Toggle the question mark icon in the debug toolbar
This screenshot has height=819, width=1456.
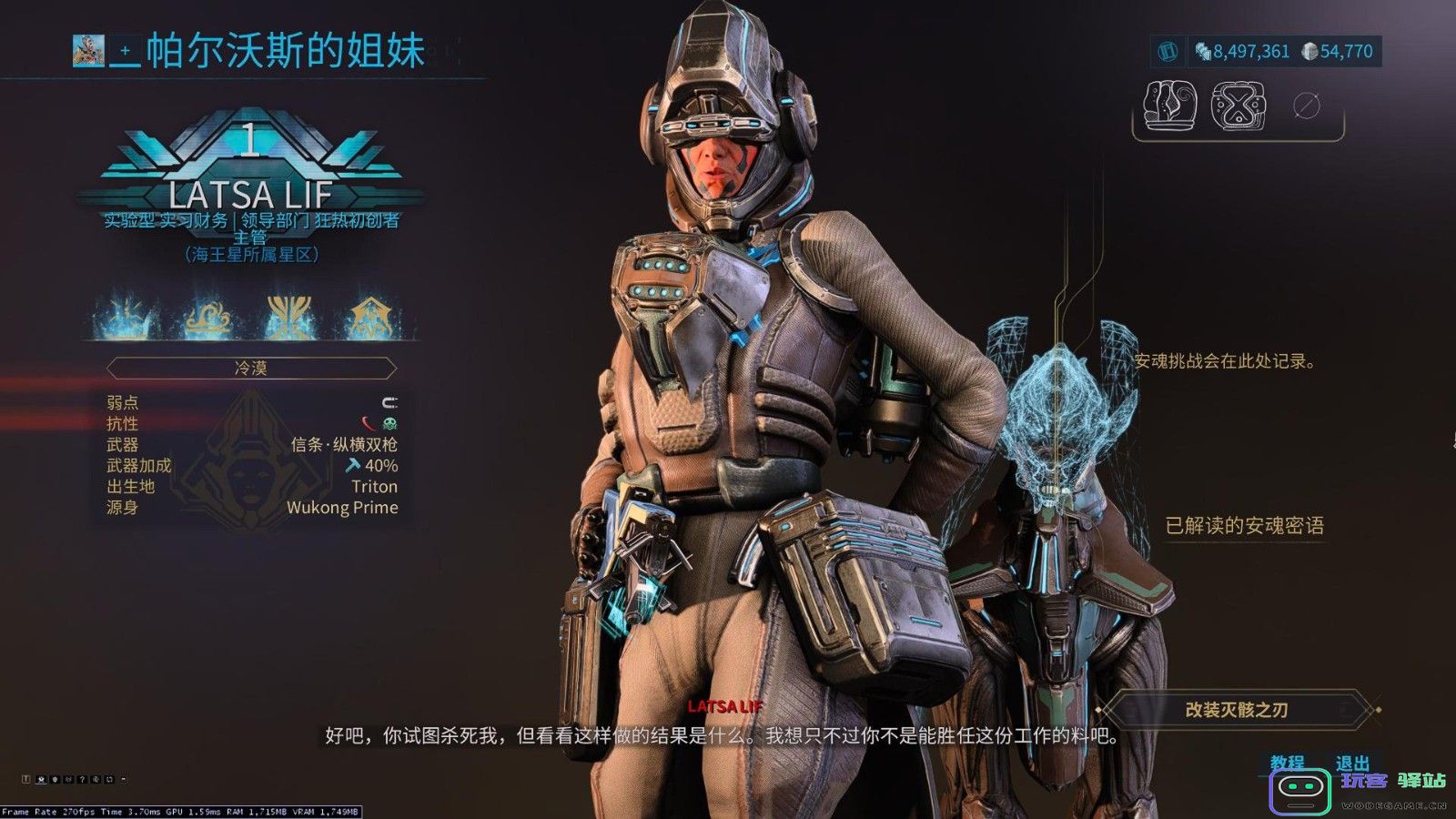click(83, 780)
